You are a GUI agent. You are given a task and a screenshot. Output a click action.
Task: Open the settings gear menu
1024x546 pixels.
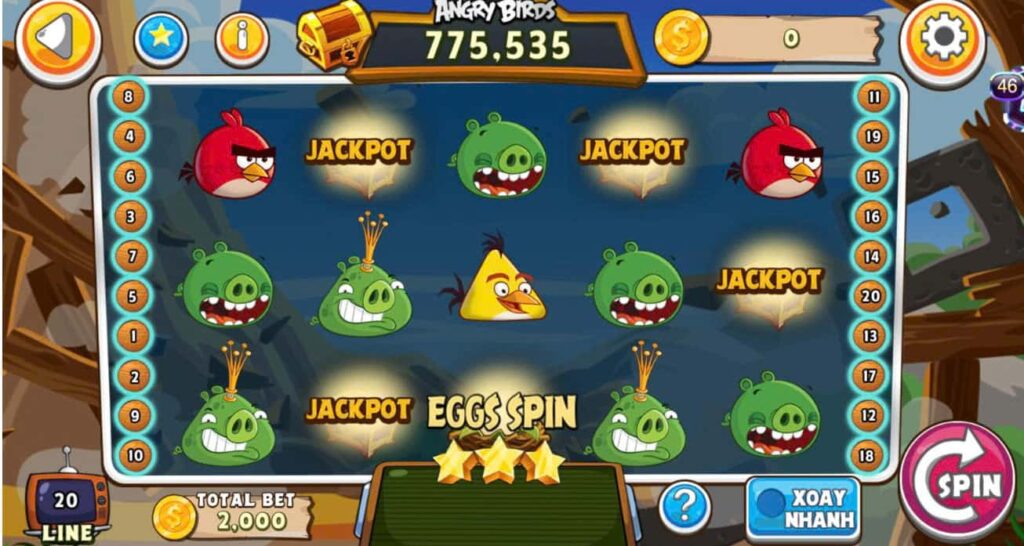pos(941,41)
